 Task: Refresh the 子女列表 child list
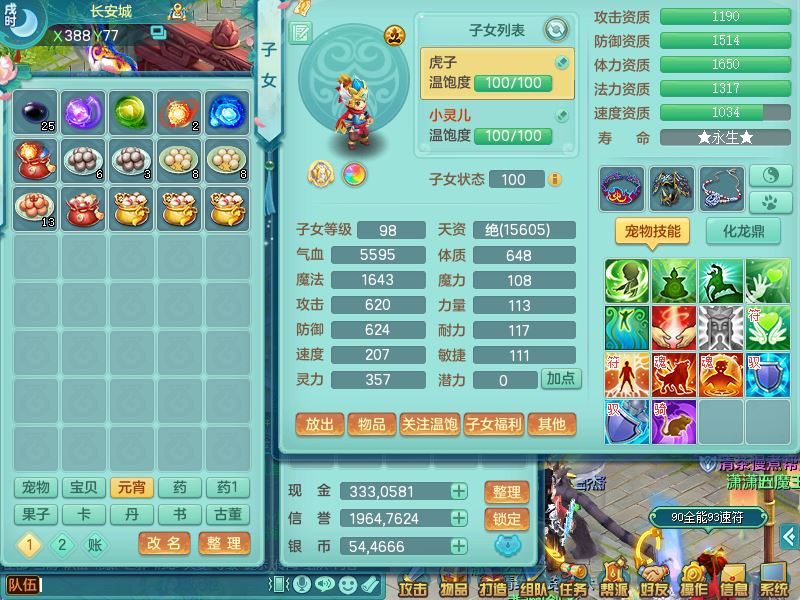point(556,30)
